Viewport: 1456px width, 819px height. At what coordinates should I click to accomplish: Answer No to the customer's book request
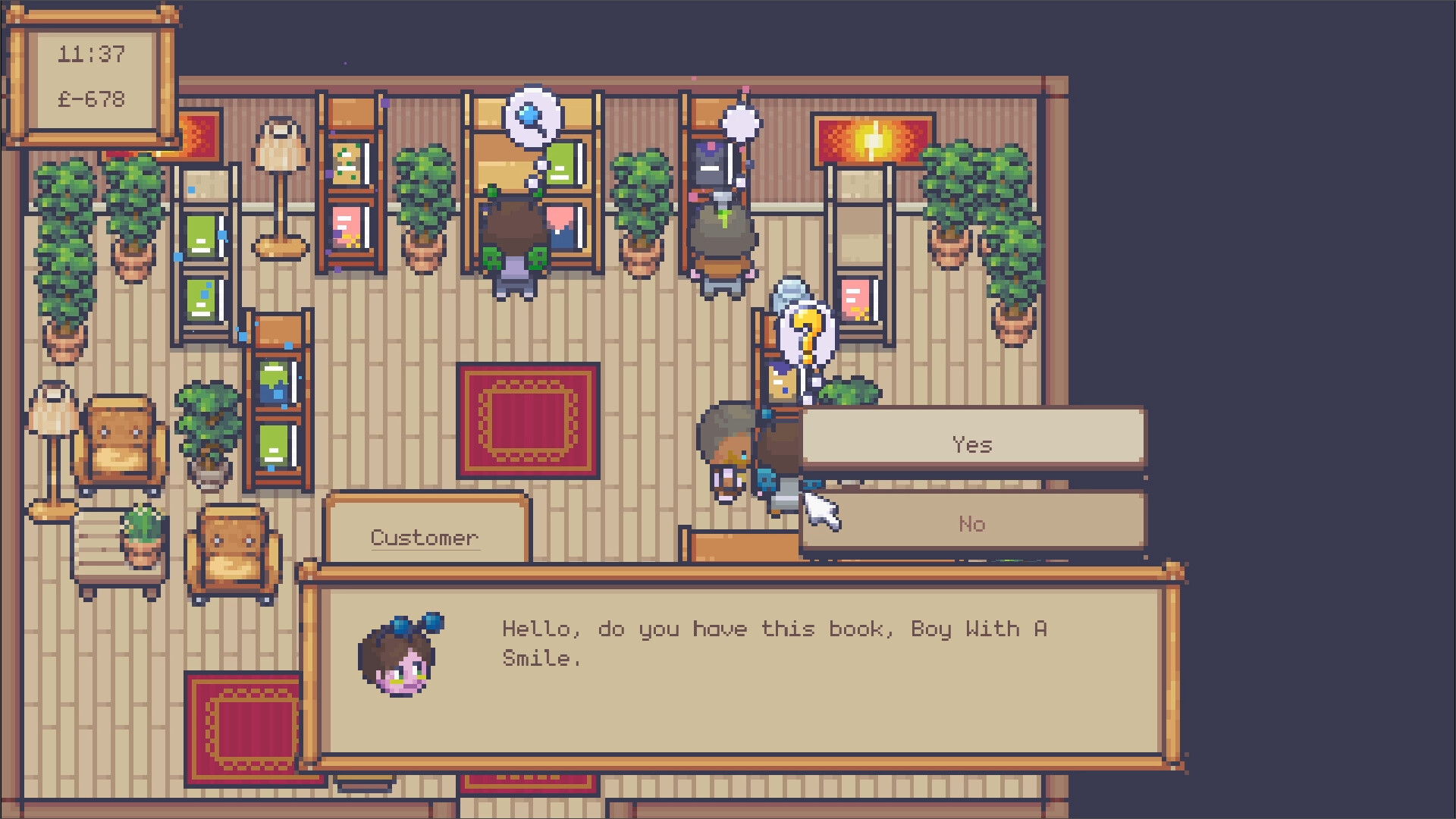pyautogui.click(x=973, y=523)
